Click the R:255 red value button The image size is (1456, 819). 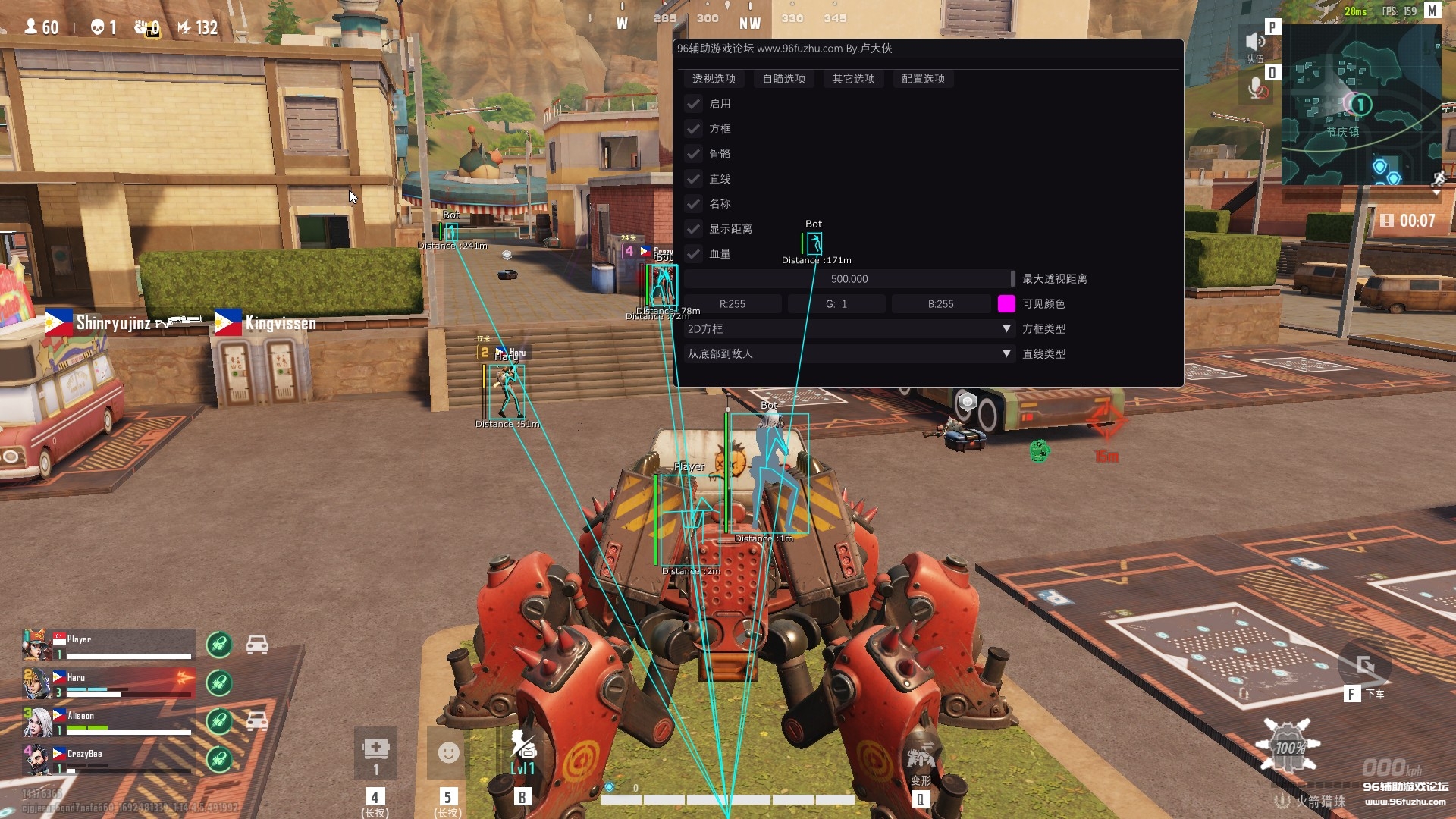[x=733, y=303]
